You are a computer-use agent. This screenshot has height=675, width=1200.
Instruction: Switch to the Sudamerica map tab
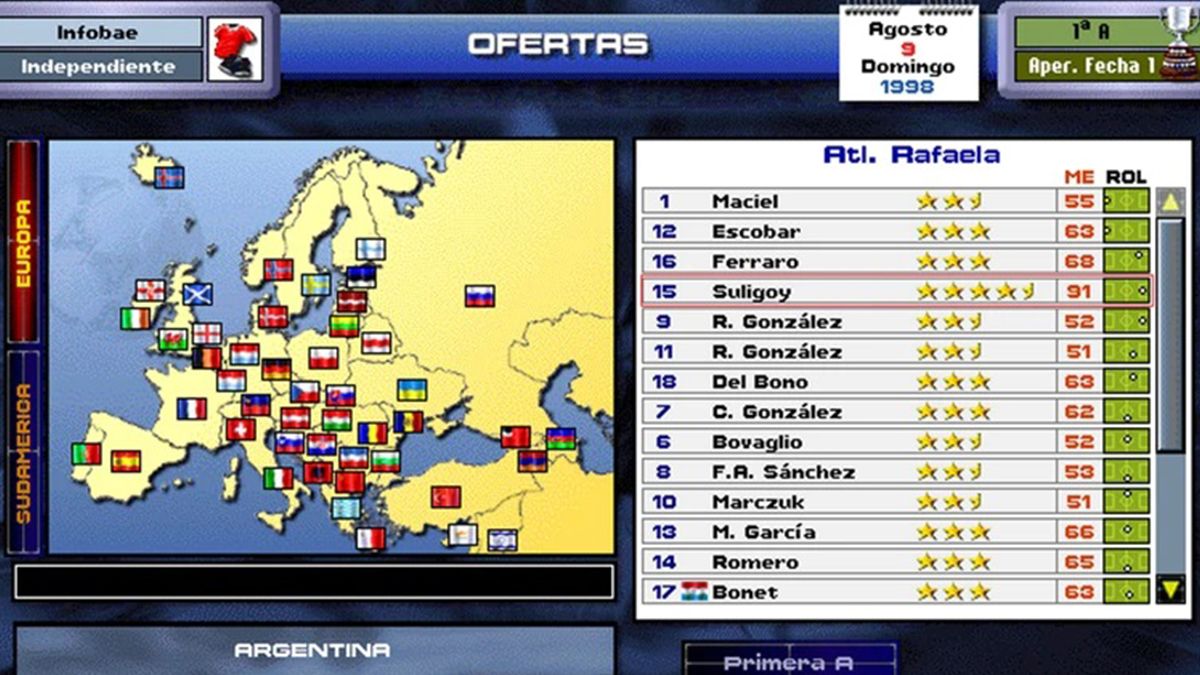pyautogui.click(x=24, y=452)
